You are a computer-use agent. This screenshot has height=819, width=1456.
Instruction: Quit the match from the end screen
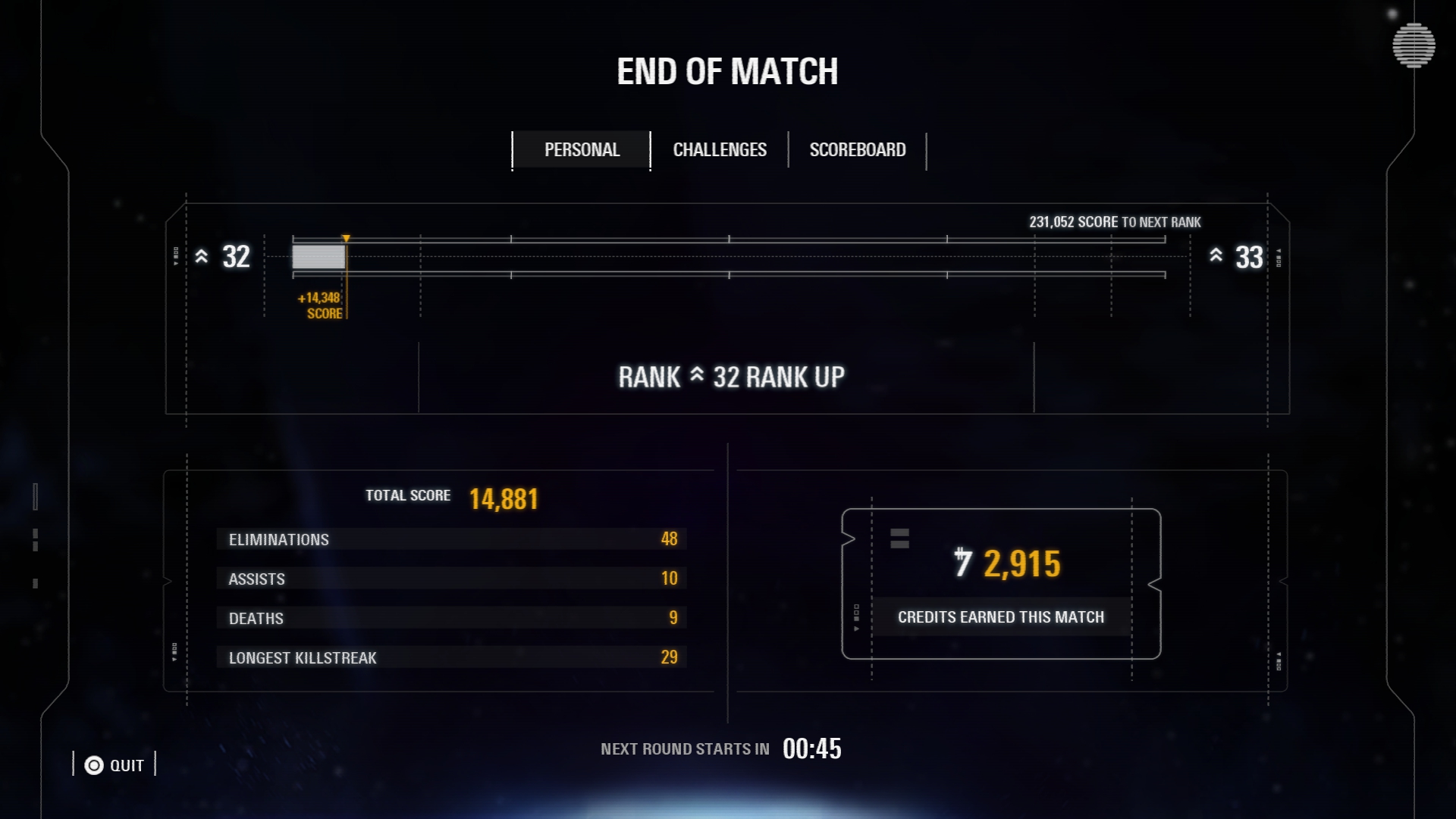click(115, 765)
